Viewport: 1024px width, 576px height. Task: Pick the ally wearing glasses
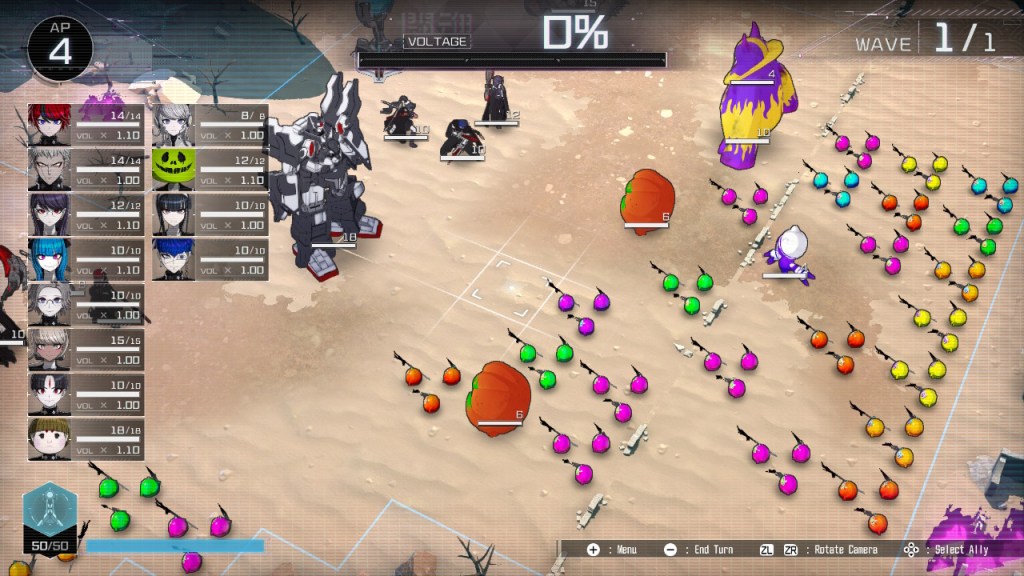point(49,304)
